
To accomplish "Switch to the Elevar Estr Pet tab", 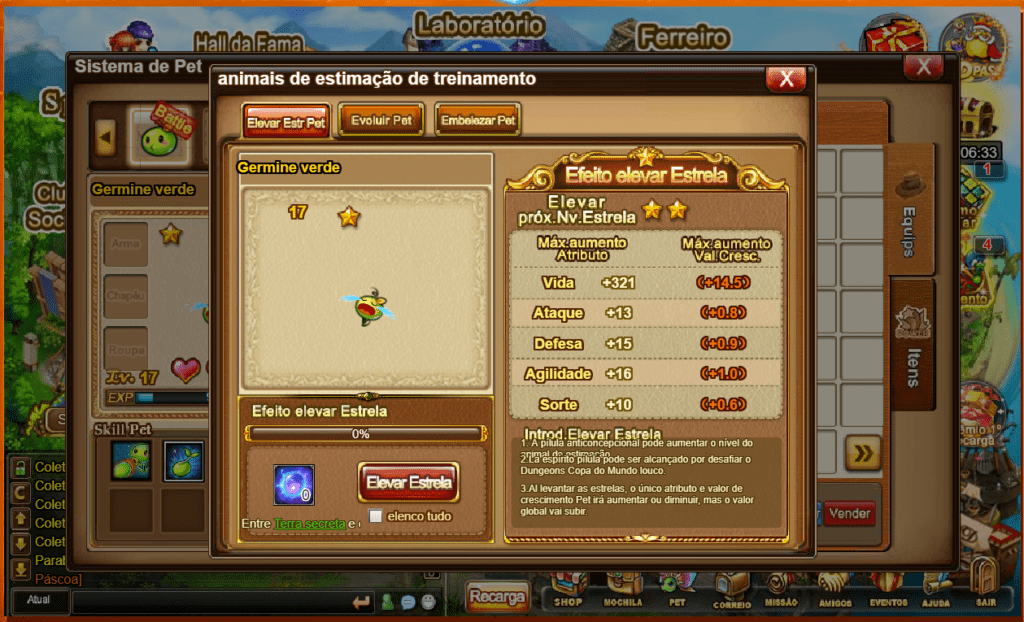I will click(285, 122).
